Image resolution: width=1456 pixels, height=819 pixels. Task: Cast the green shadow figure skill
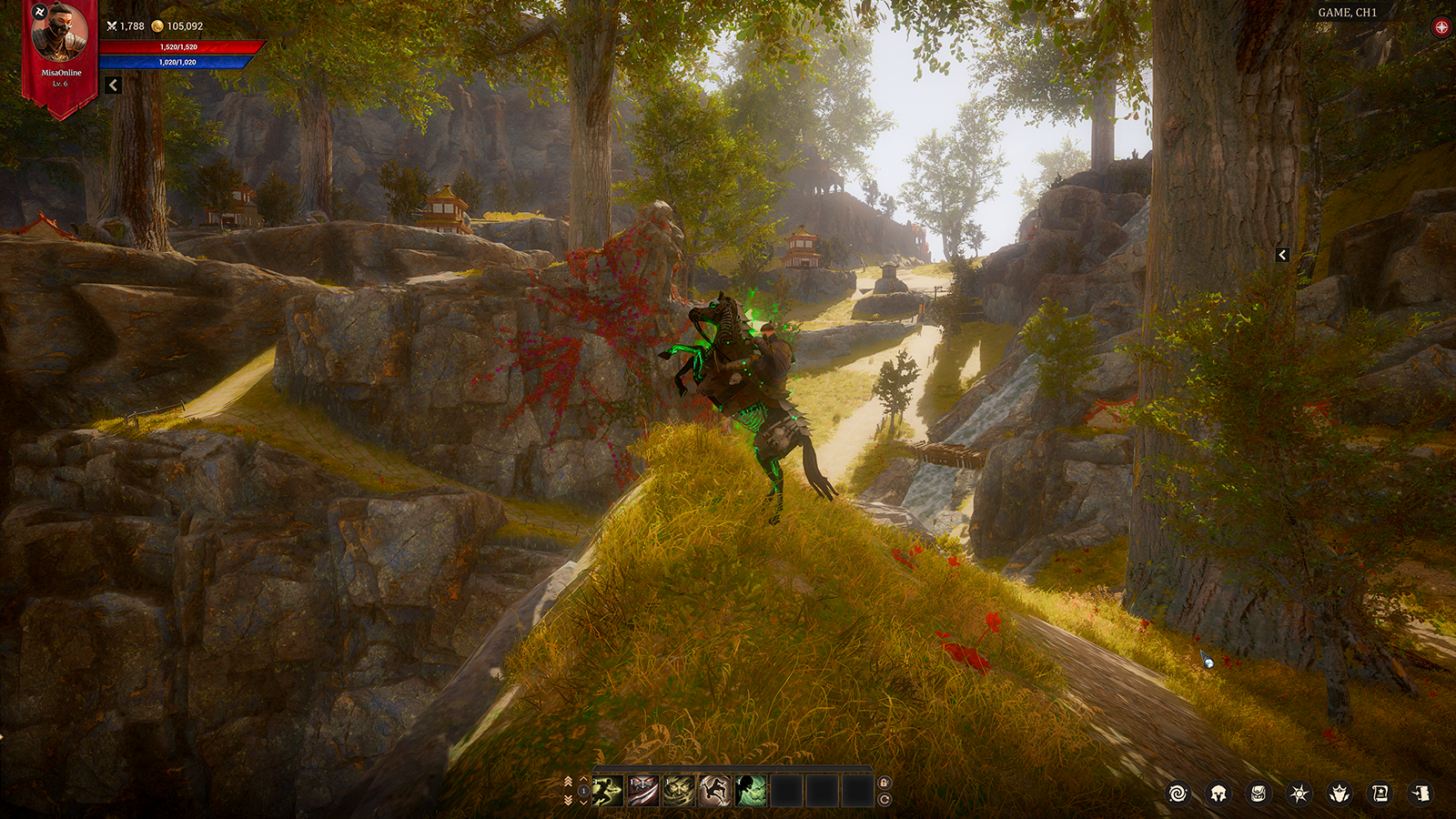(x=751, y=791)
